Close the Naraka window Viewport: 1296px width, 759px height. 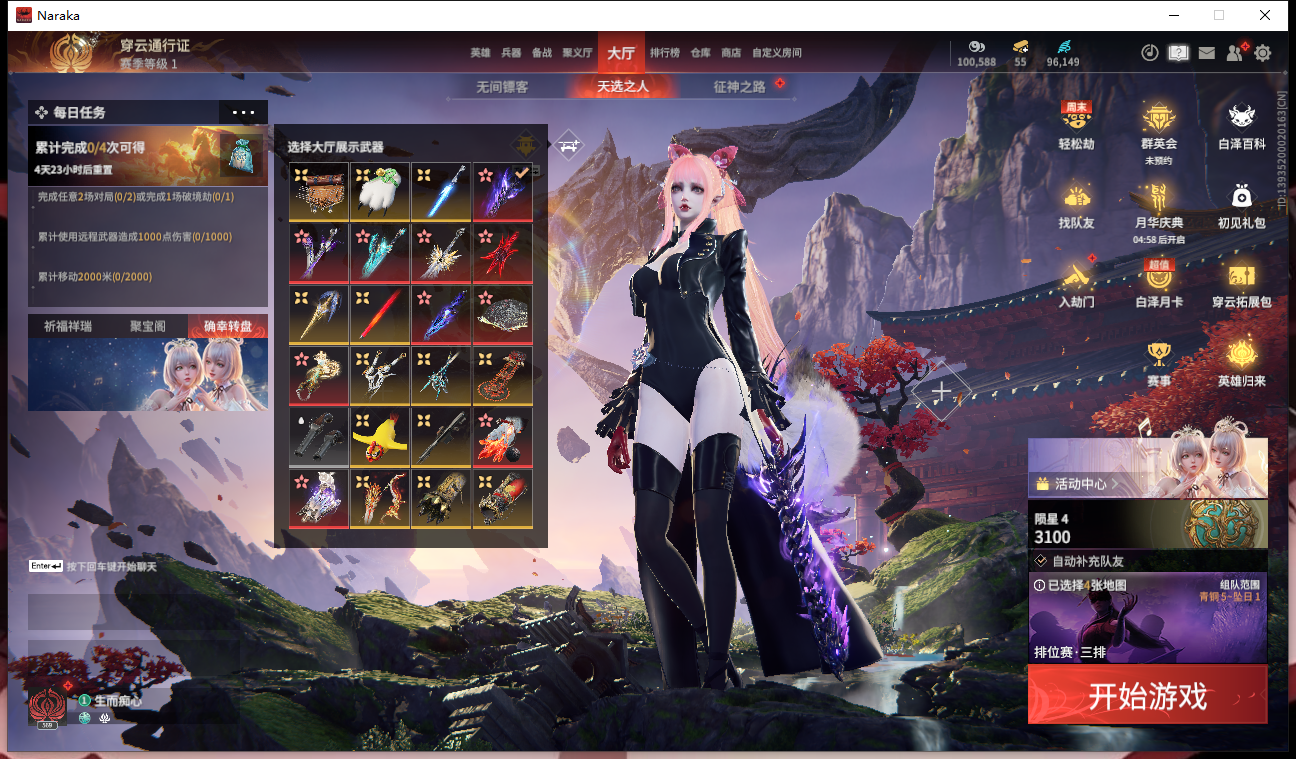pyautogui.click(x=1265, y=15)
